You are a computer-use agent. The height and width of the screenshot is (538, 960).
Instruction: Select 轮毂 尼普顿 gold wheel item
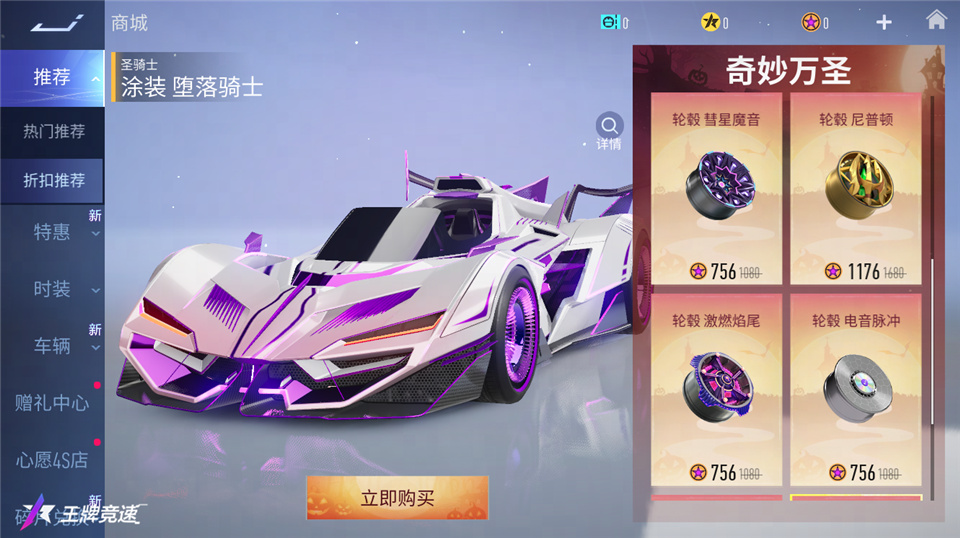click(x=856, y=190)
